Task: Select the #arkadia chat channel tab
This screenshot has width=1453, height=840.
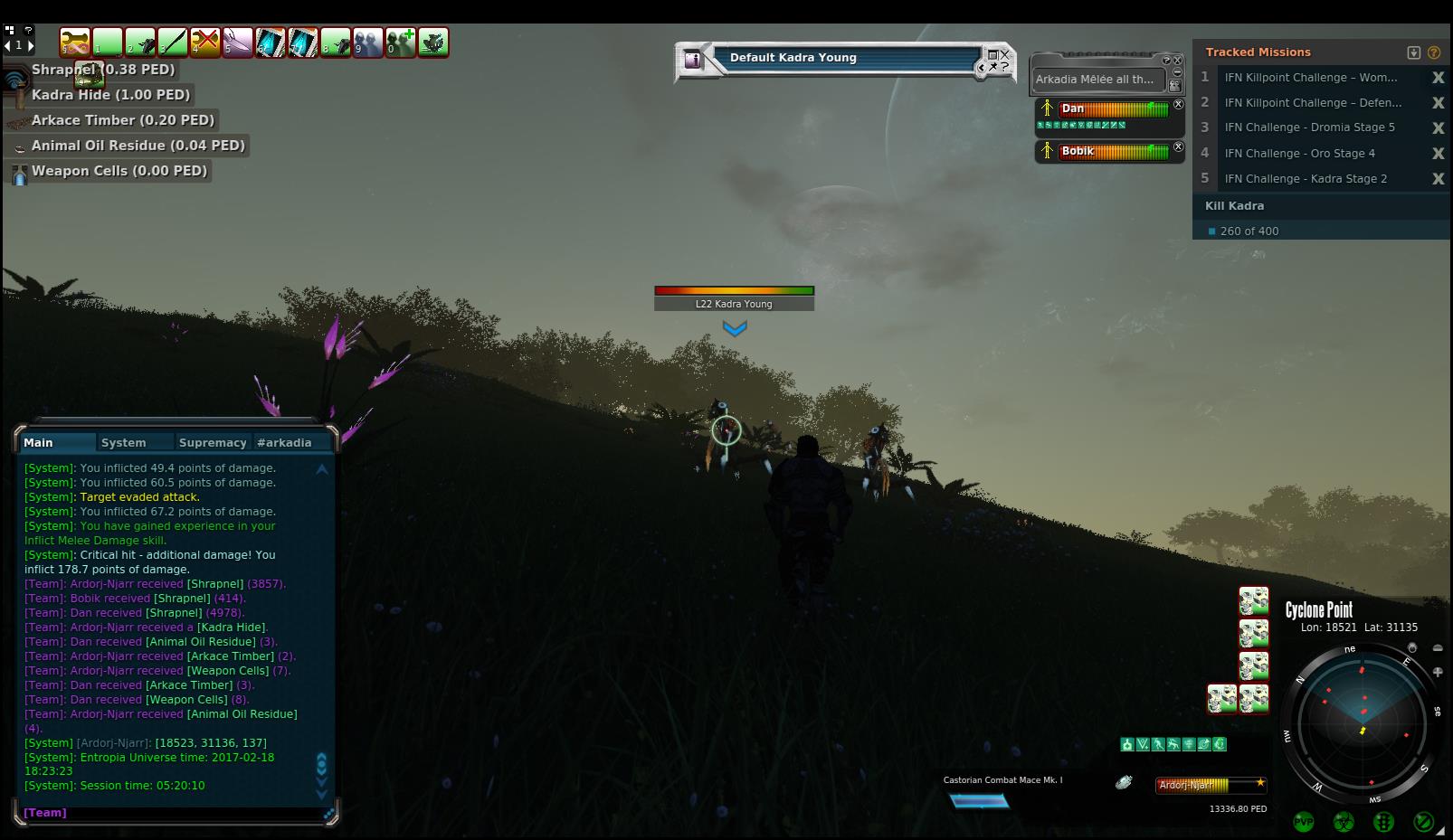Action: [x=284, y=442]
